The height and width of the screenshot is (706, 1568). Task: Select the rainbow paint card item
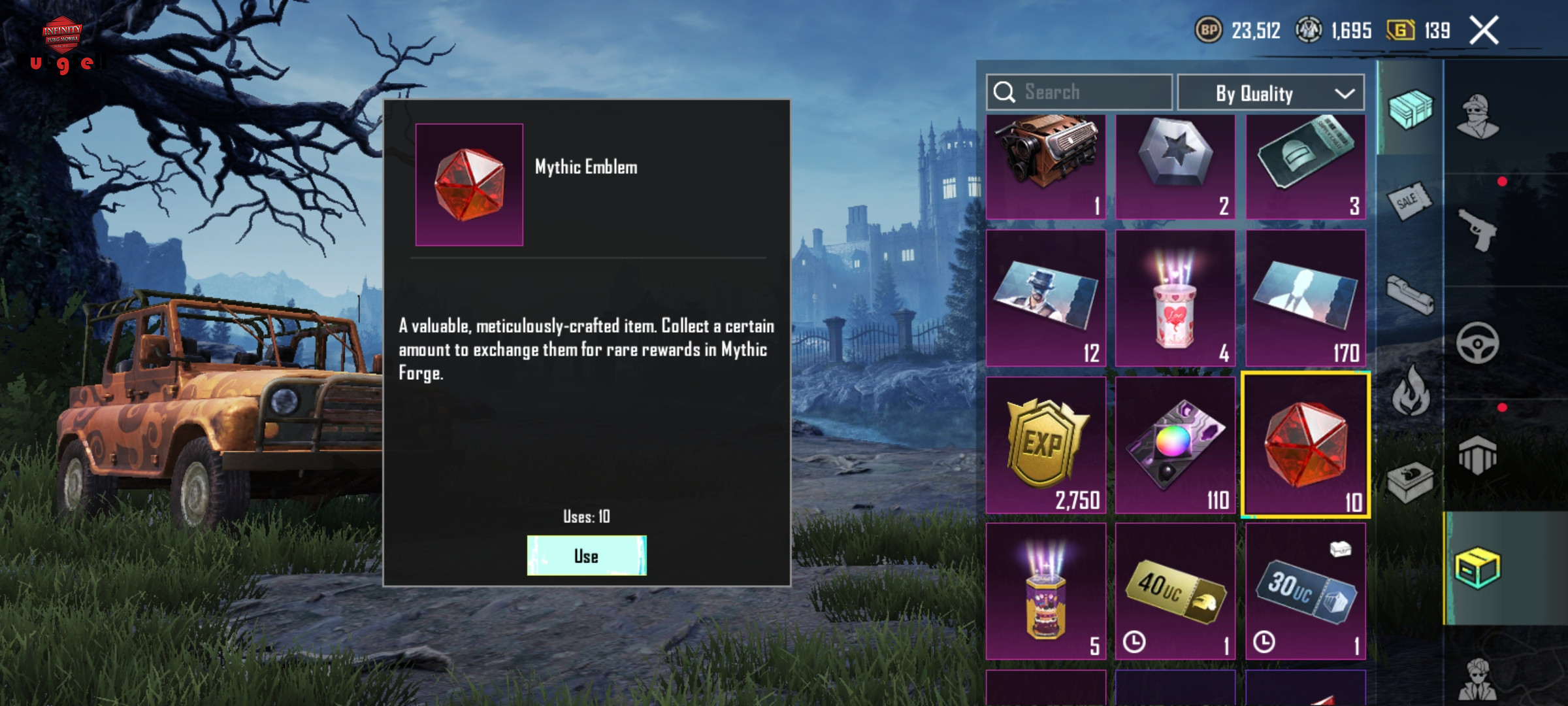pyautogui.click(x=1175, y=445)
